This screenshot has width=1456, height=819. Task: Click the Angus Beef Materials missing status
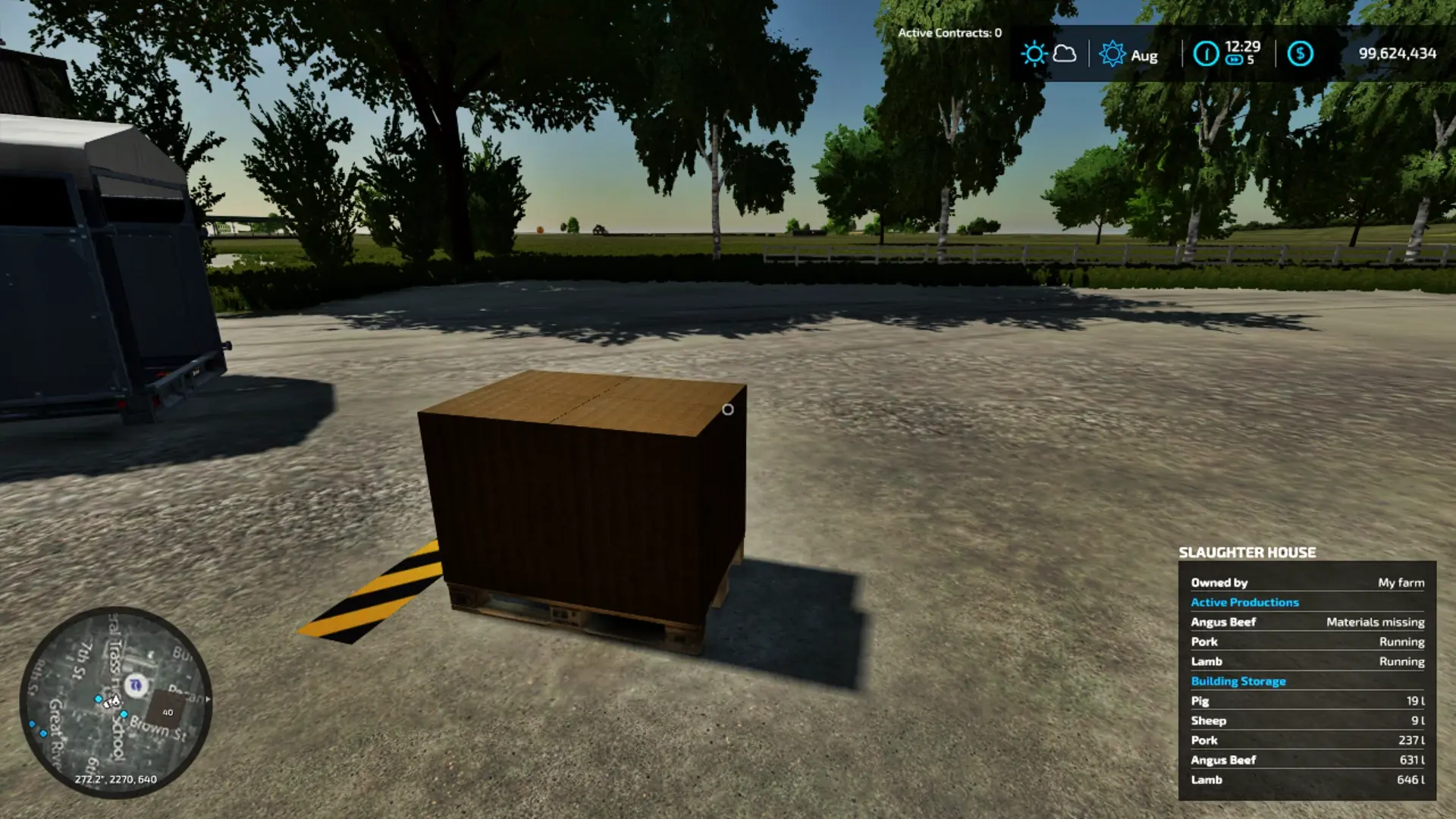(x=1374, y=621)
